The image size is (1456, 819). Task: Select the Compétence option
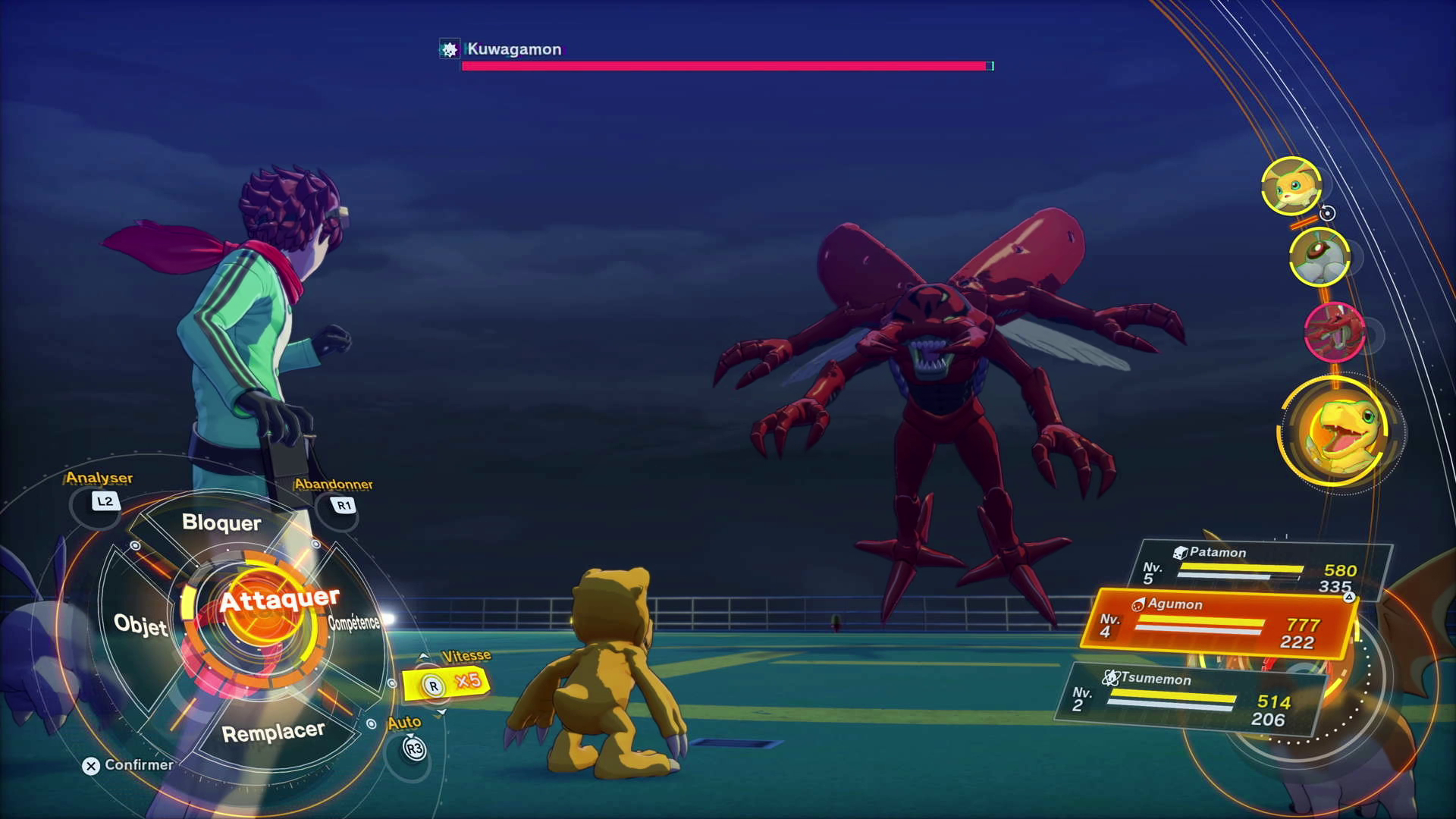pyautogui.click(x=353, y=623)
